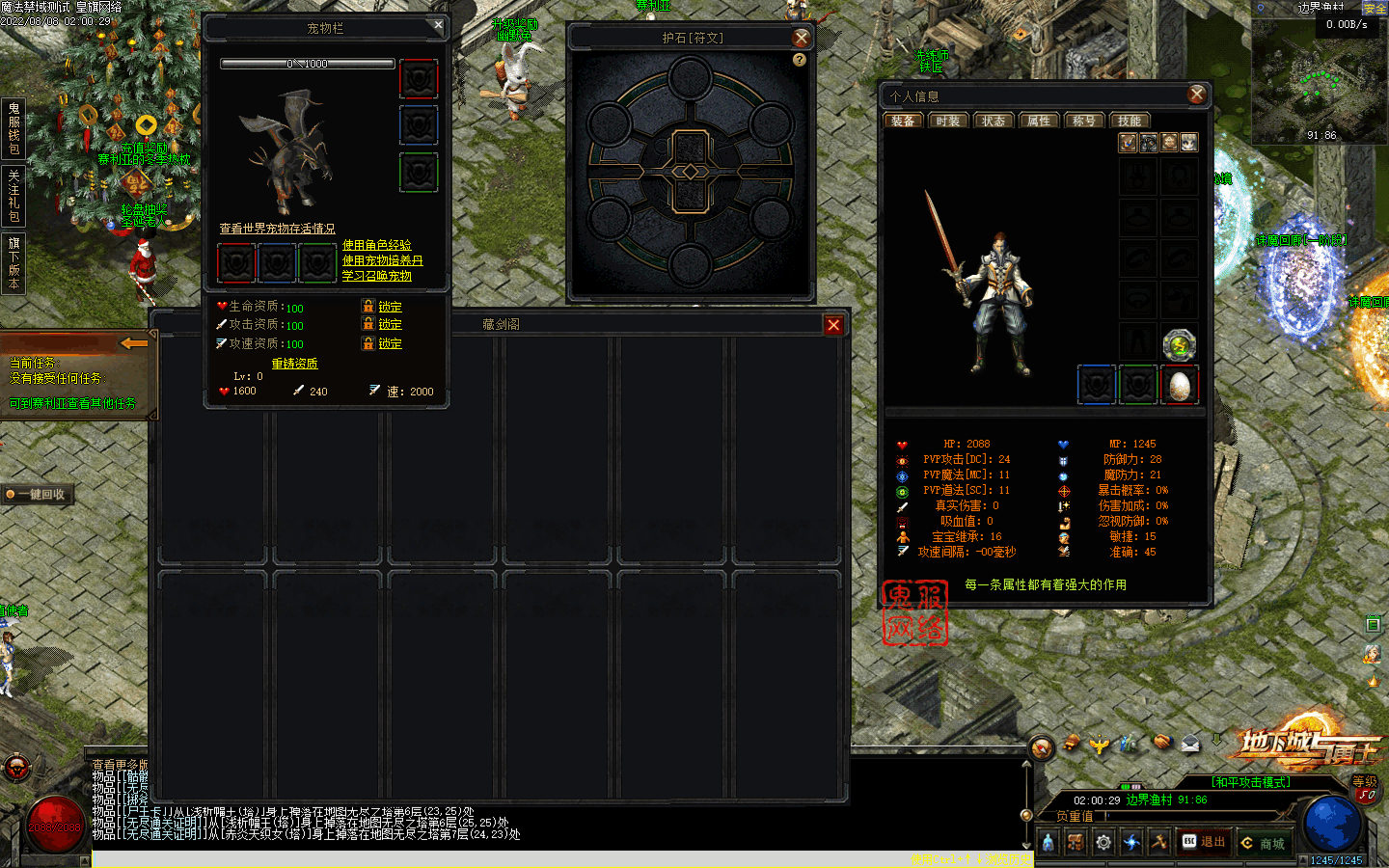Click 重铸资质 to reforge aptitude

point(294,364)
